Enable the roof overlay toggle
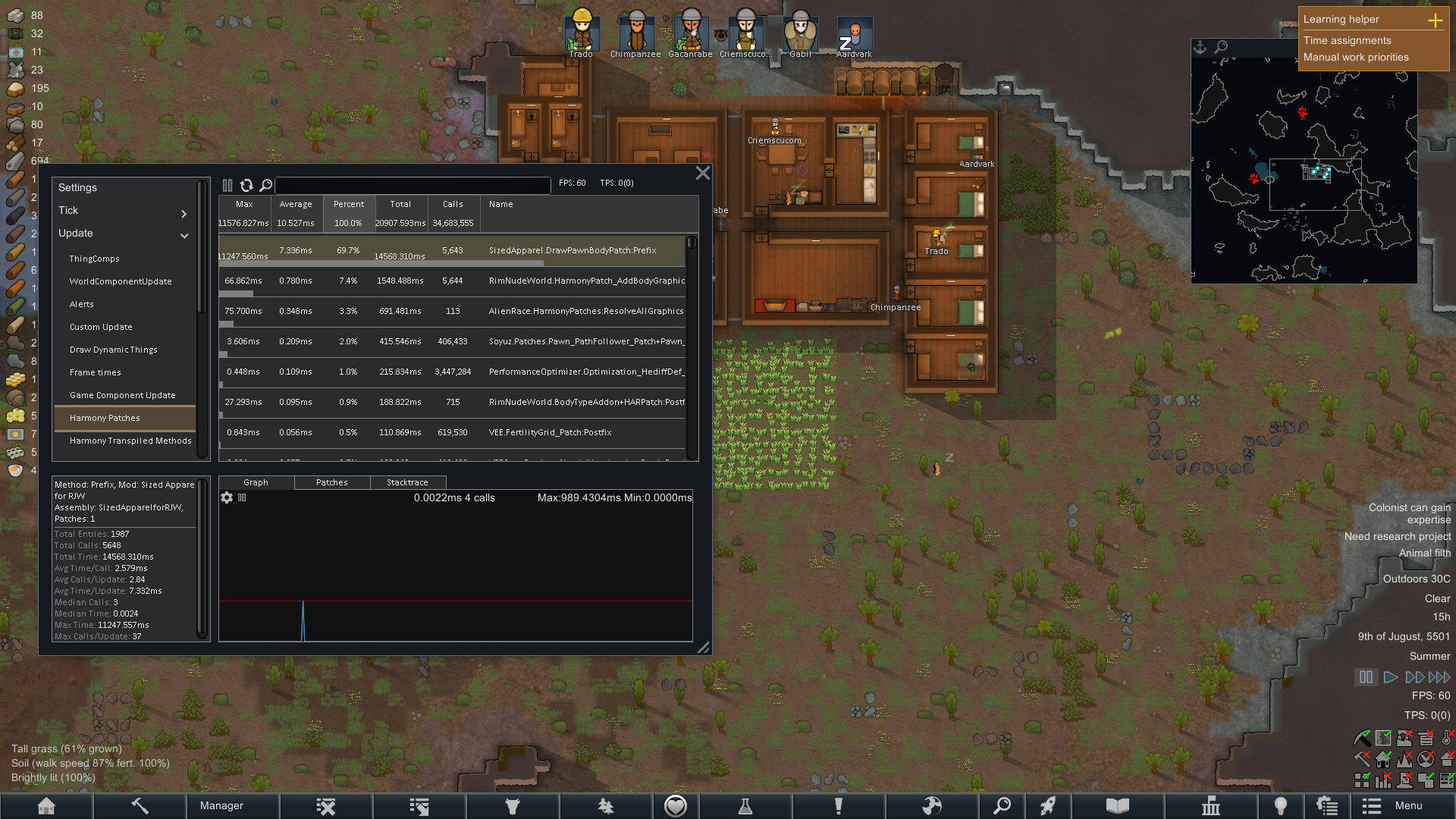The height and width of the screenshot is (819, 1456). tap(1447, 759)
